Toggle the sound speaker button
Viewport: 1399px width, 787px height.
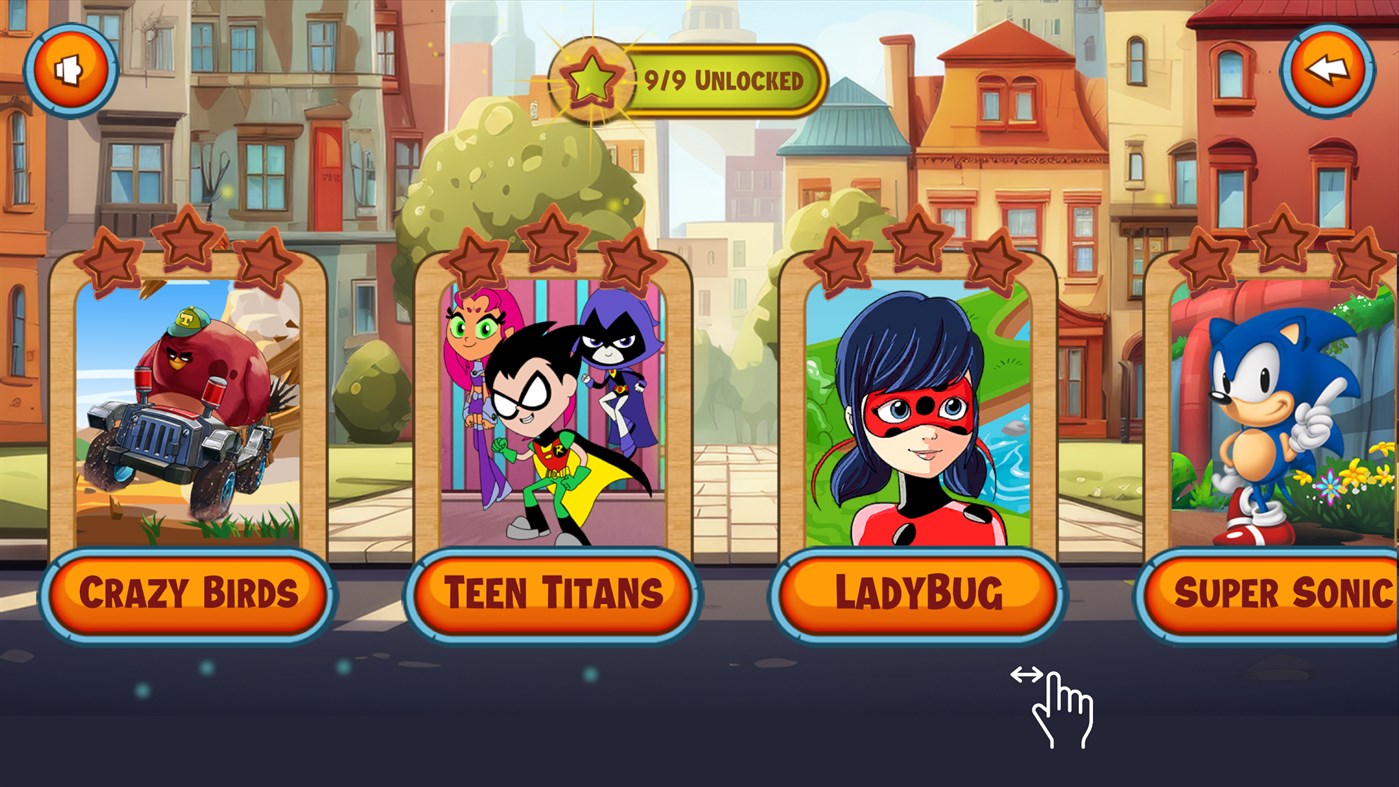click(x=70, y=71)
